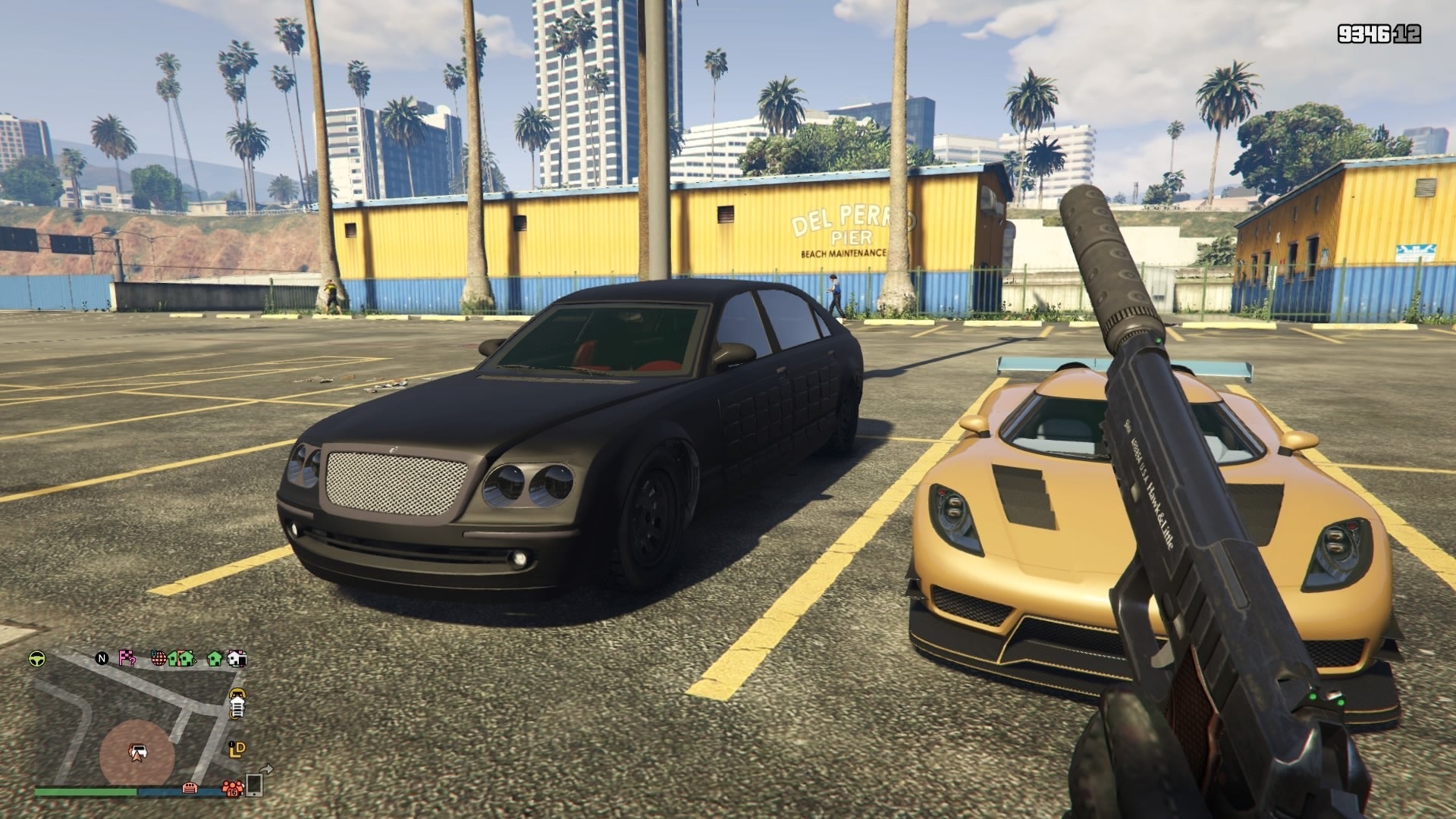1456x819 pixels.
Task: Select the steering wheel vehicle blip
Action: (36, 659)
